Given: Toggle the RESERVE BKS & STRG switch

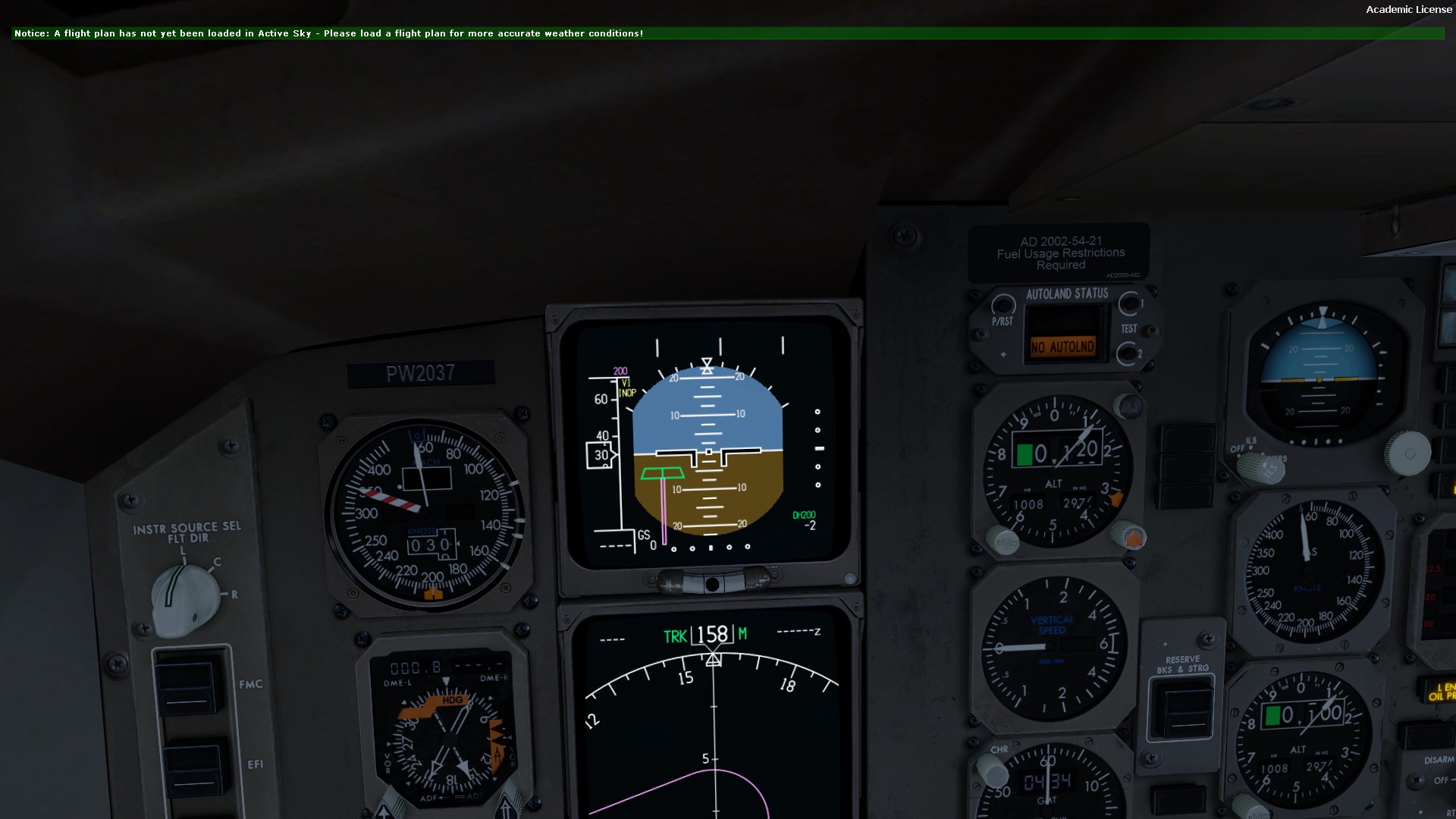Looking at the screenshot, I should (x=1181, y=709).
